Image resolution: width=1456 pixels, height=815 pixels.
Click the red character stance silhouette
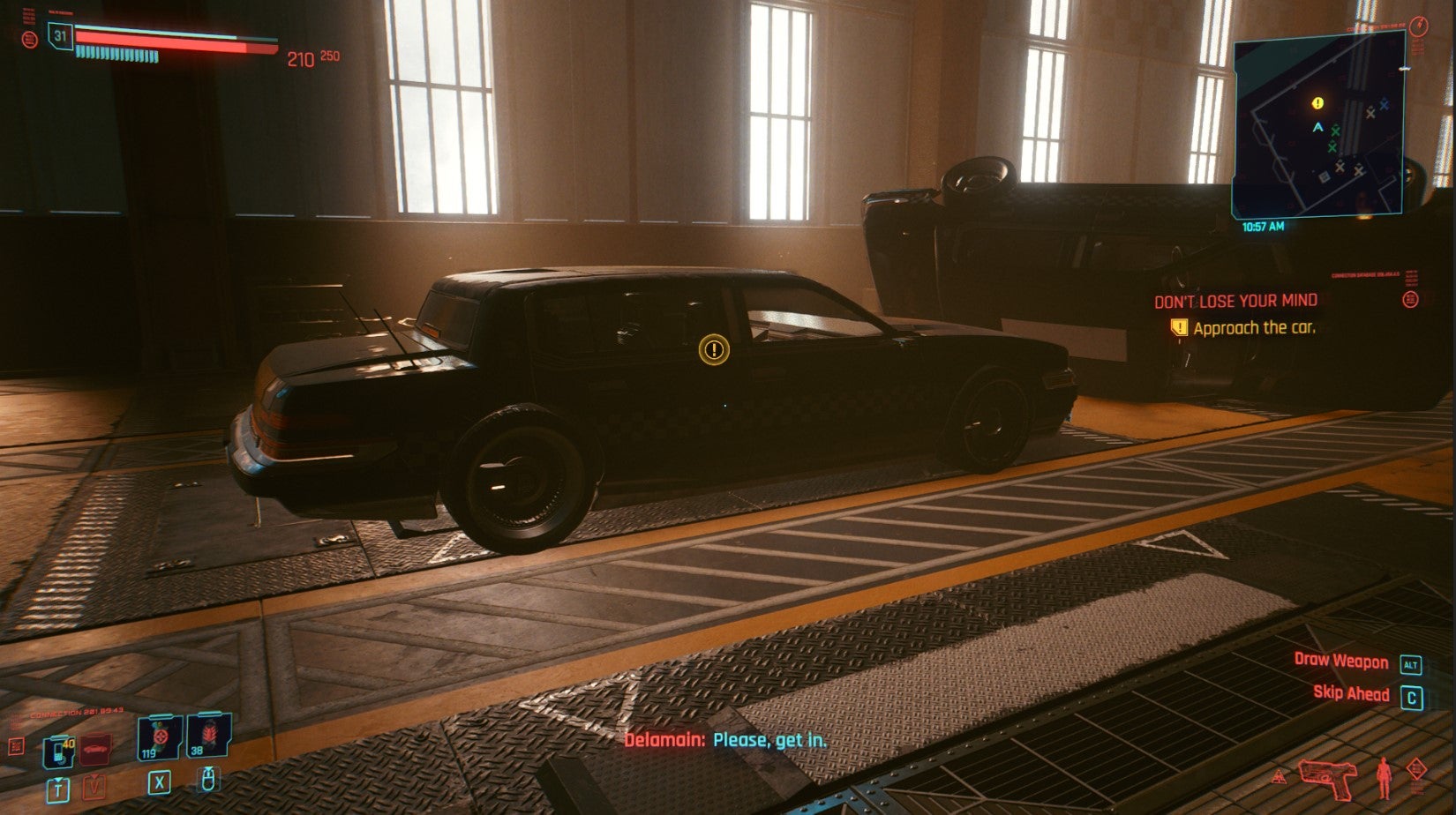[x=1384, y=778]
